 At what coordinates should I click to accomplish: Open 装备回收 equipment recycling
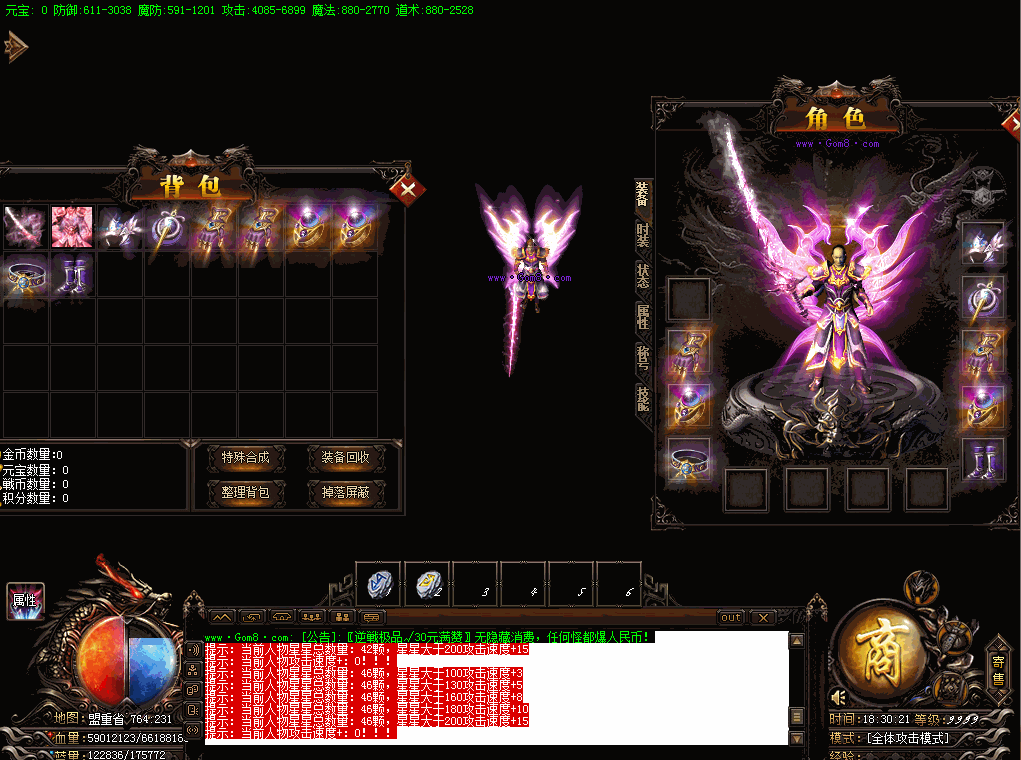345,458
